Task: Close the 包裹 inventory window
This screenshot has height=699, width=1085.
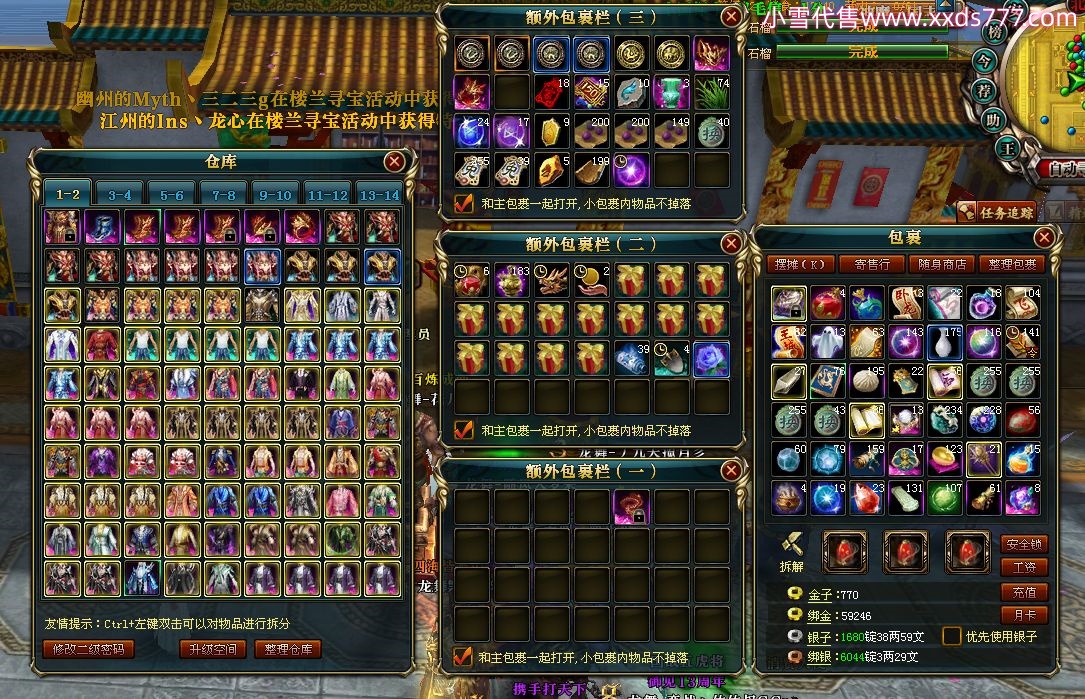Action: point(1044,238)
